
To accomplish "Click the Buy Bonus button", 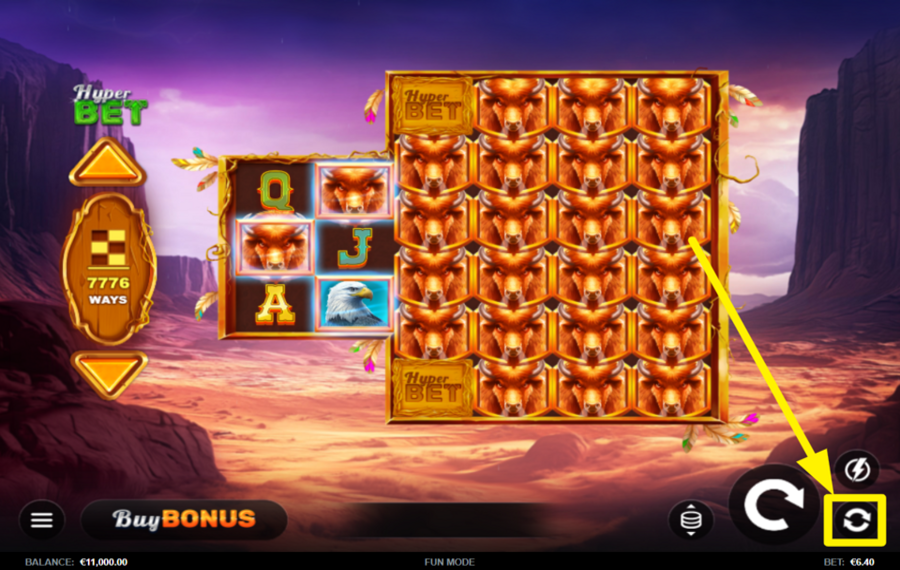I will click(x=184, y=520).
